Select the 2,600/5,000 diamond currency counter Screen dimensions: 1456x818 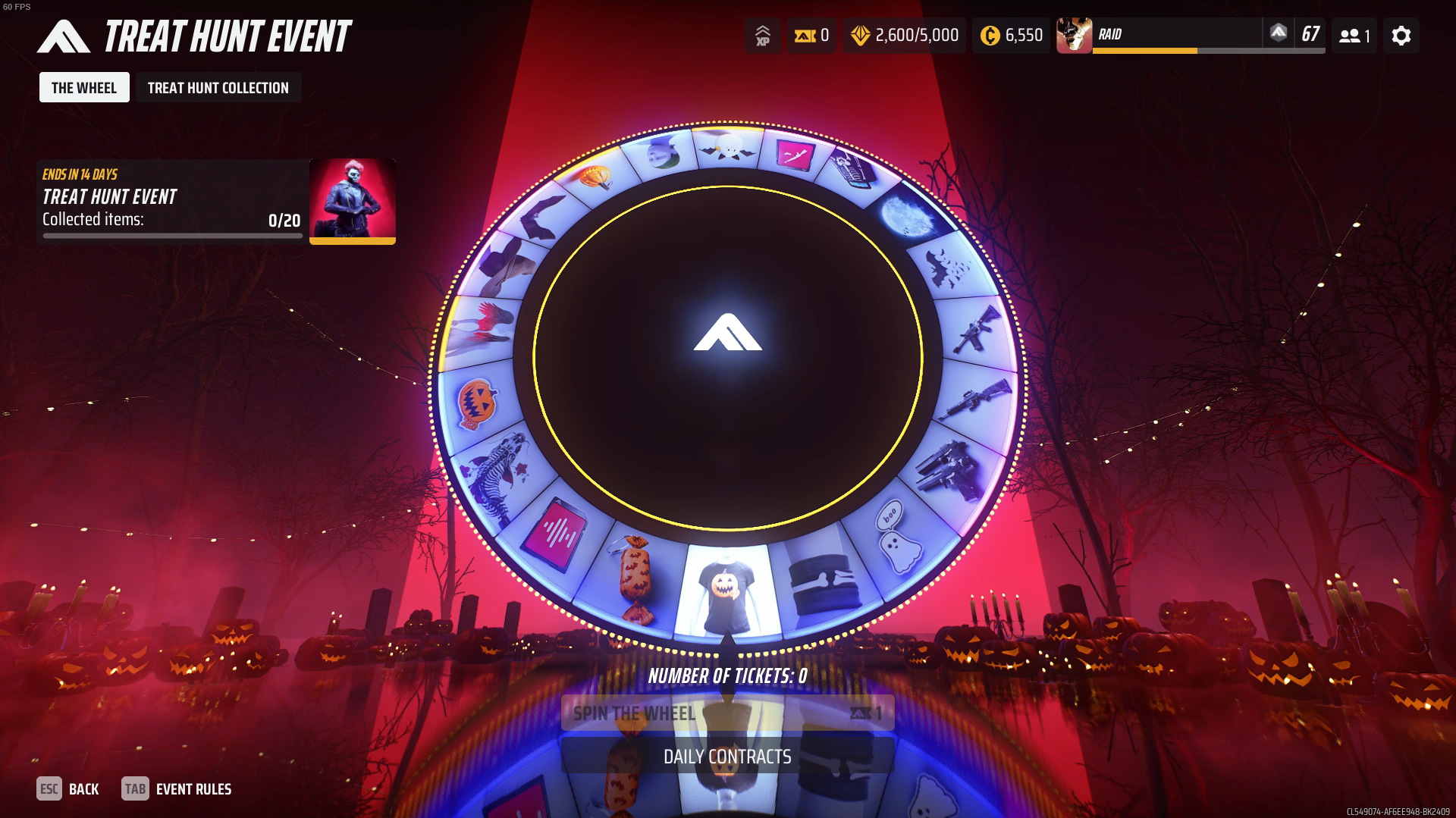pyautogui.click(x=905, y=36)
